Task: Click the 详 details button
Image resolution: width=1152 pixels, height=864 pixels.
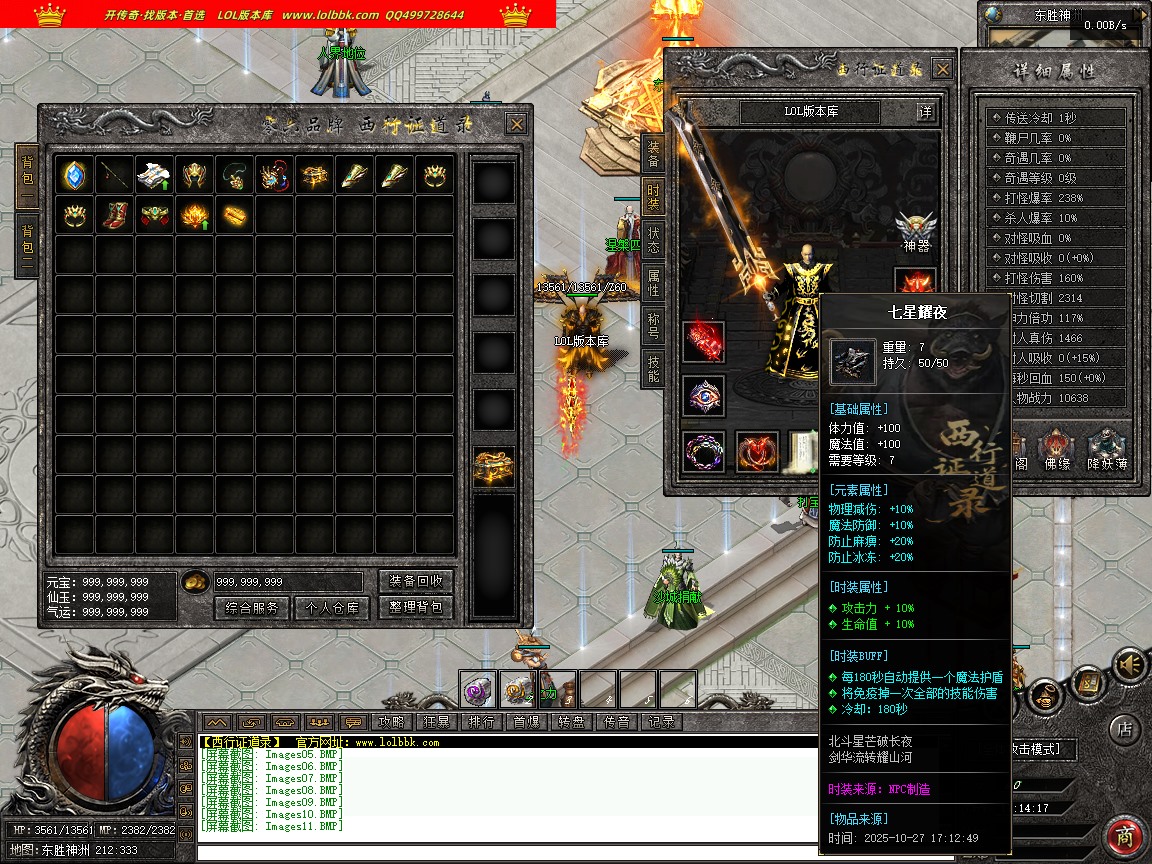Action: click(925, 112)
